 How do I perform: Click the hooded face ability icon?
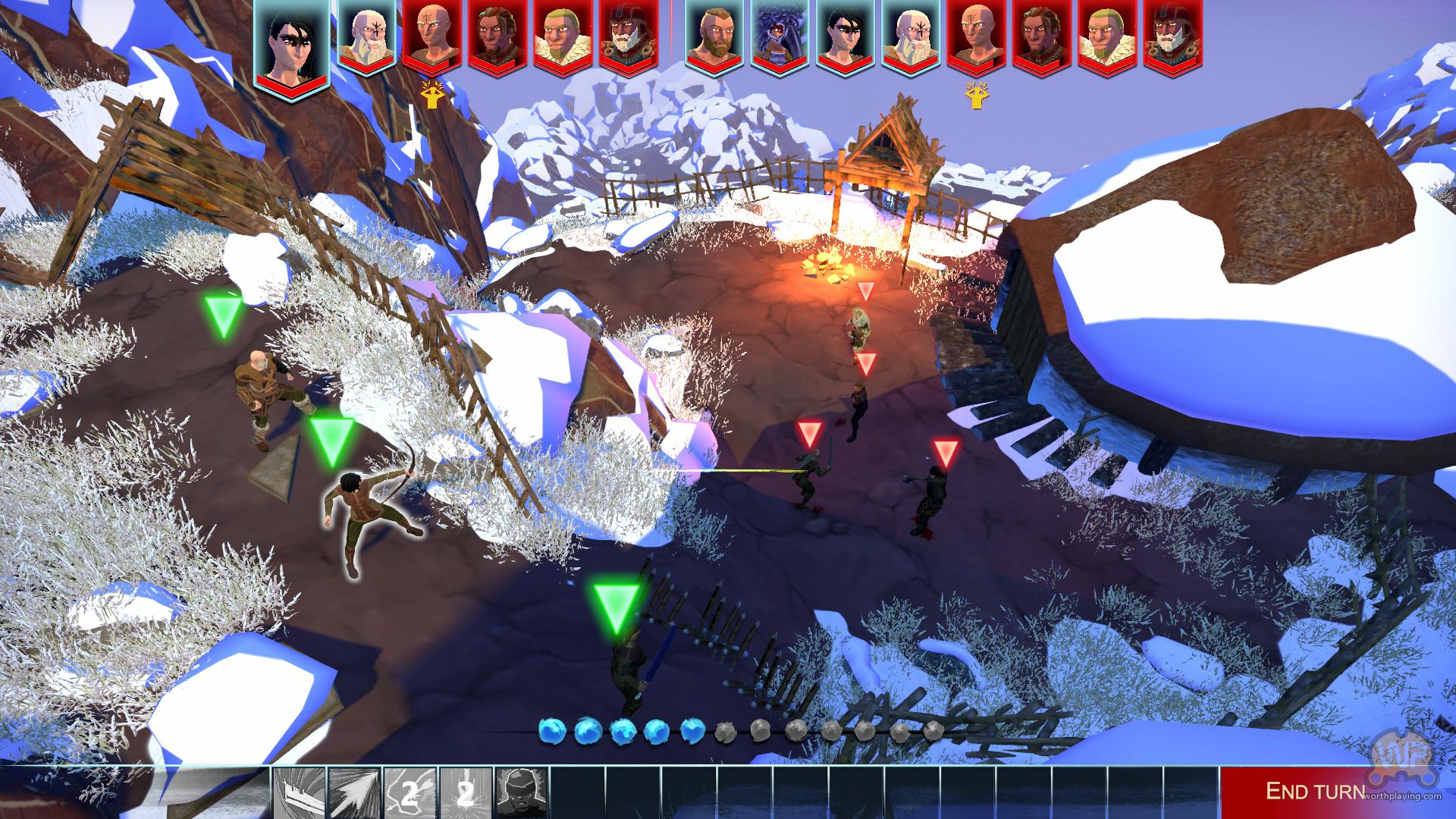click(522, 792)
